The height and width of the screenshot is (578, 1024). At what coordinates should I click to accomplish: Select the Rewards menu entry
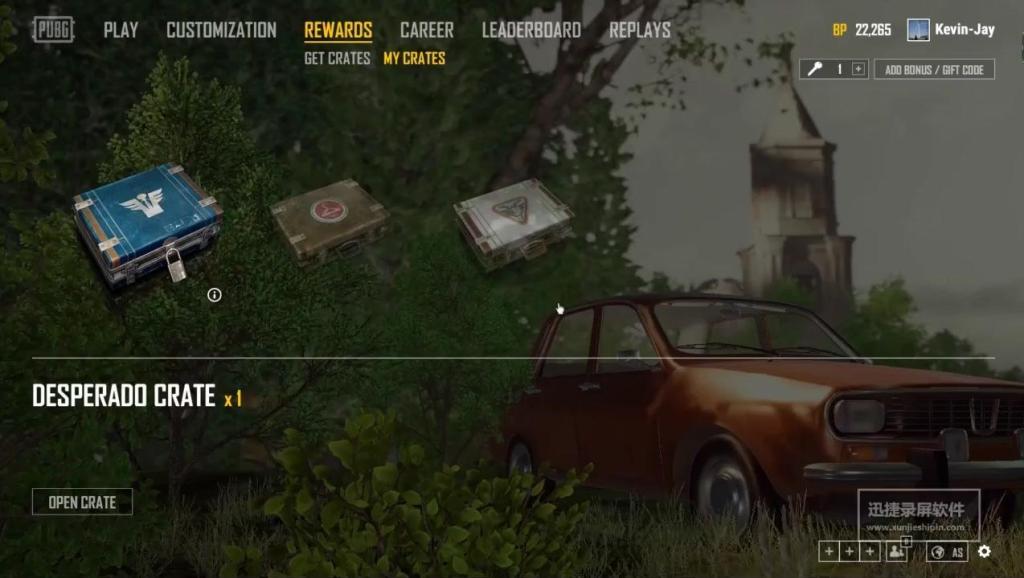(x=338, y=30)
